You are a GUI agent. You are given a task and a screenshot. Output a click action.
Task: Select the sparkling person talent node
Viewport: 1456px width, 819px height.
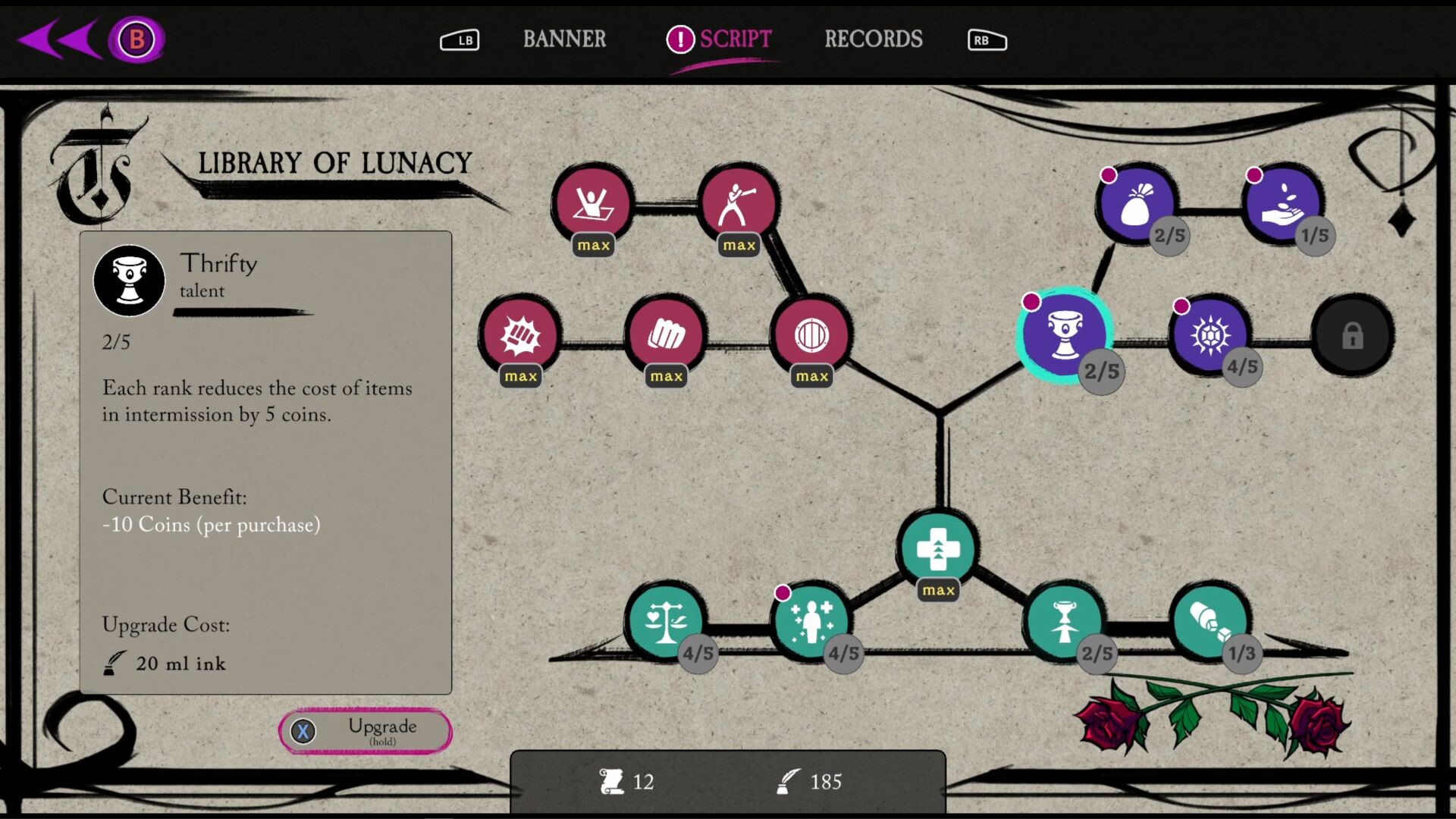click(x=811, y=622)
